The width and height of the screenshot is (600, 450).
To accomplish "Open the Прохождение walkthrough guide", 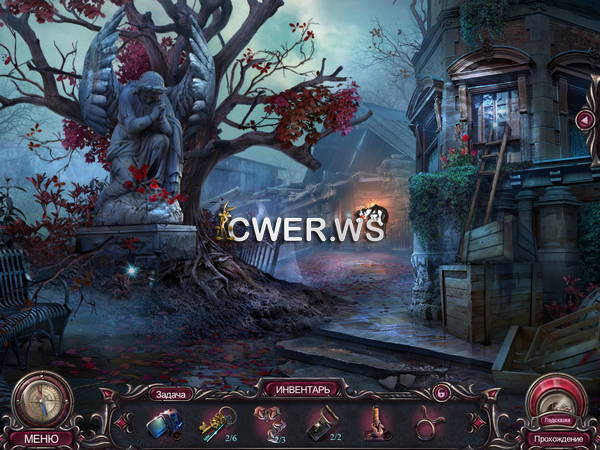I will 556,438.
